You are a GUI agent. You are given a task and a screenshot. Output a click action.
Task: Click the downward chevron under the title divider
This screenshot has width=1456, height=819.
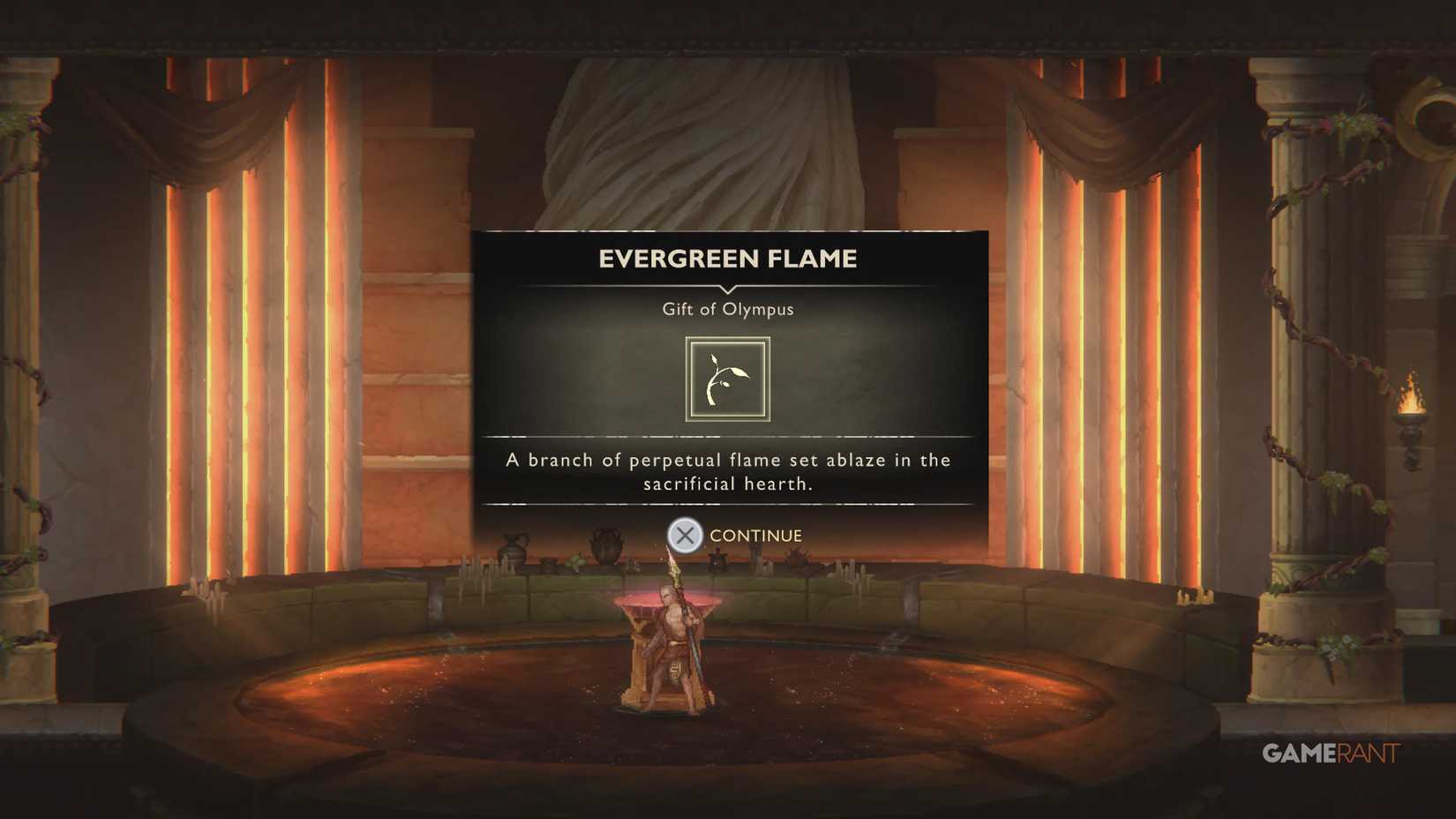point(726,291)
